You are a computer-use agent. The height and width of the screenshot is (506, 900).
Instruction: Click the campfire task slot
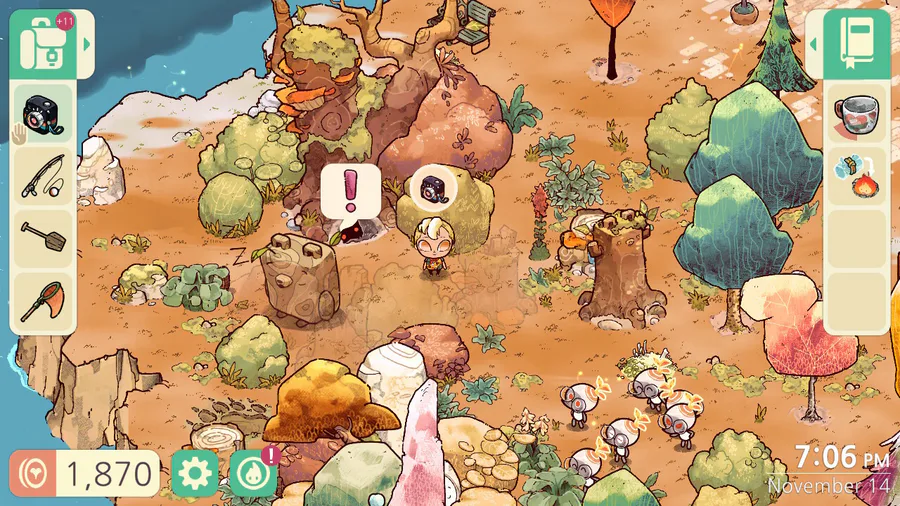[856, 176]
